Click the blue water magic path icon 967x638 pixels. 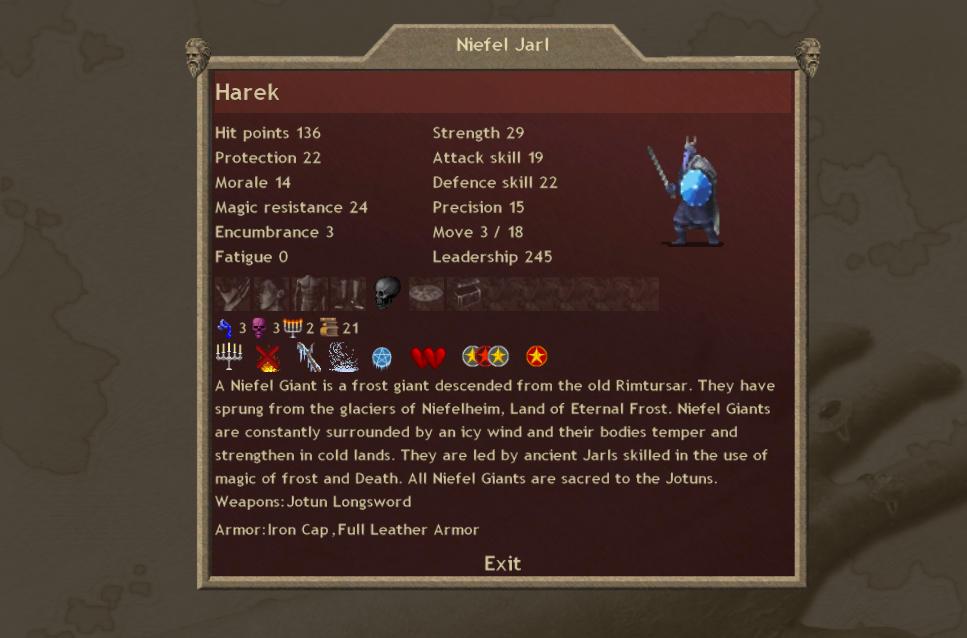pos(225,328)
